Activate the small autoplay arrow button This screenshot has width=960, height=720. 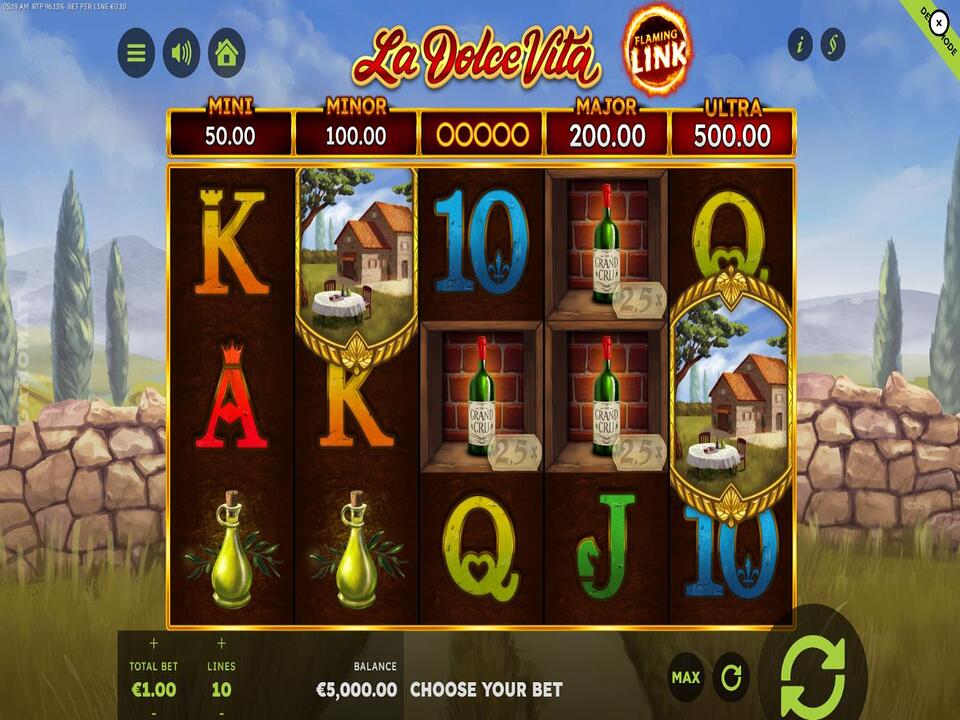[x=731, y=678]
